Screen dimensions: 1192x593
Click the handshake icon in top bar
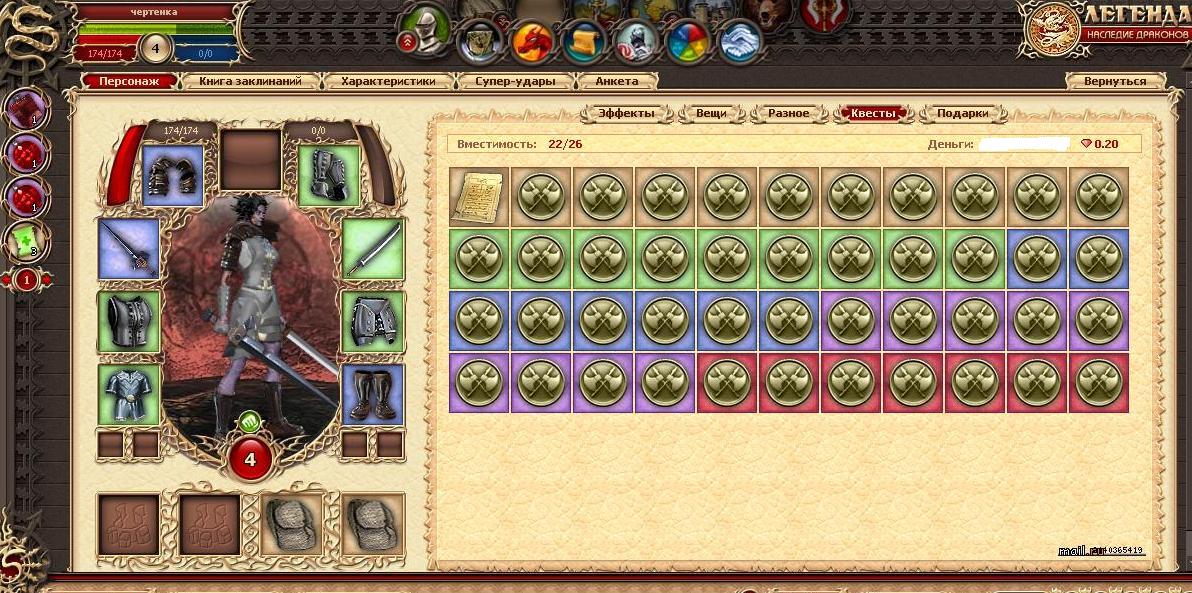point(741,42)
